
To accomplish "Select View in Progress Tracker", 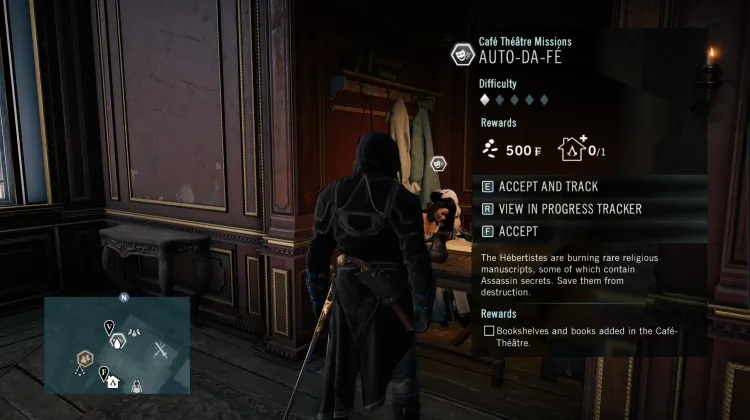I will click(560, 209).
